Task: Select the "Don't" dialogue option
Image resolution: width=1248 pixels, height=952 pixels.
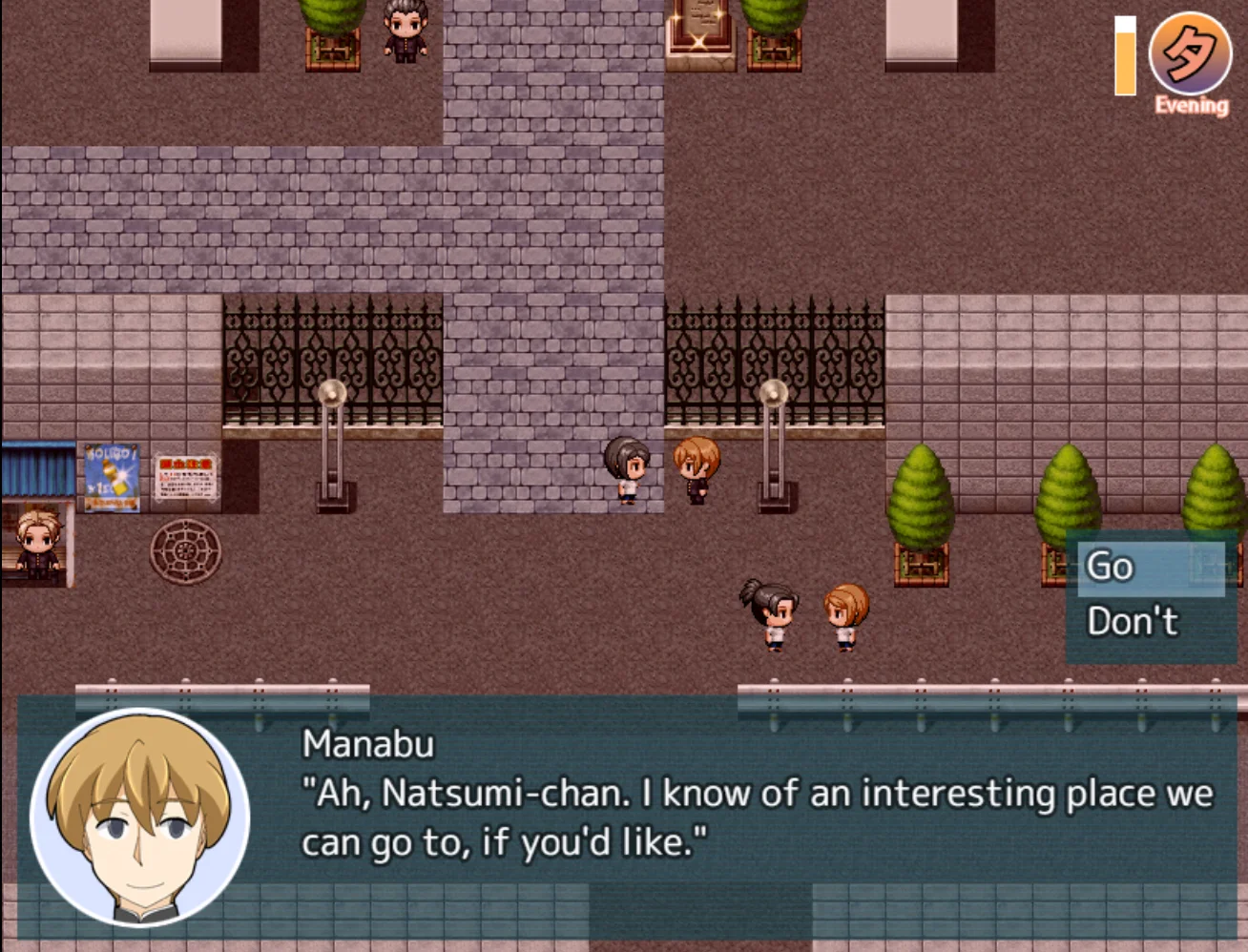Action: click(1150, 622)
